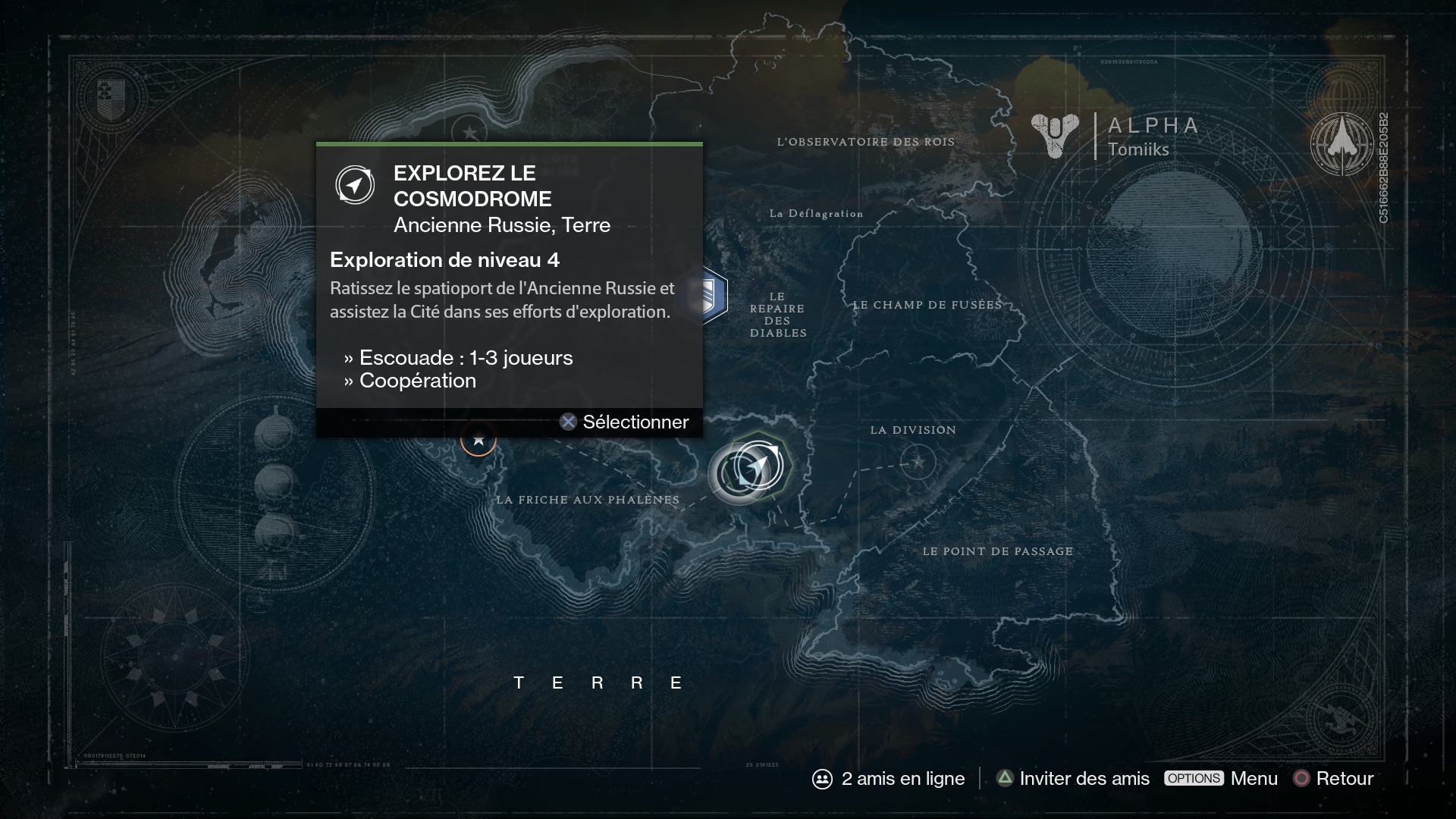Screen dimensions: 1456x819
Task: Select the star marker under La Division
Action: (918, 462)
